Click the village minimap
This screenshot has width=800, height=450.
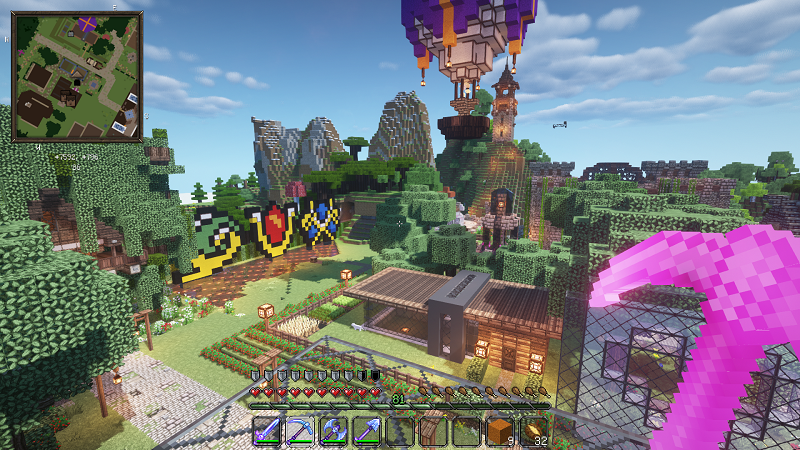[x=77, y=76]
